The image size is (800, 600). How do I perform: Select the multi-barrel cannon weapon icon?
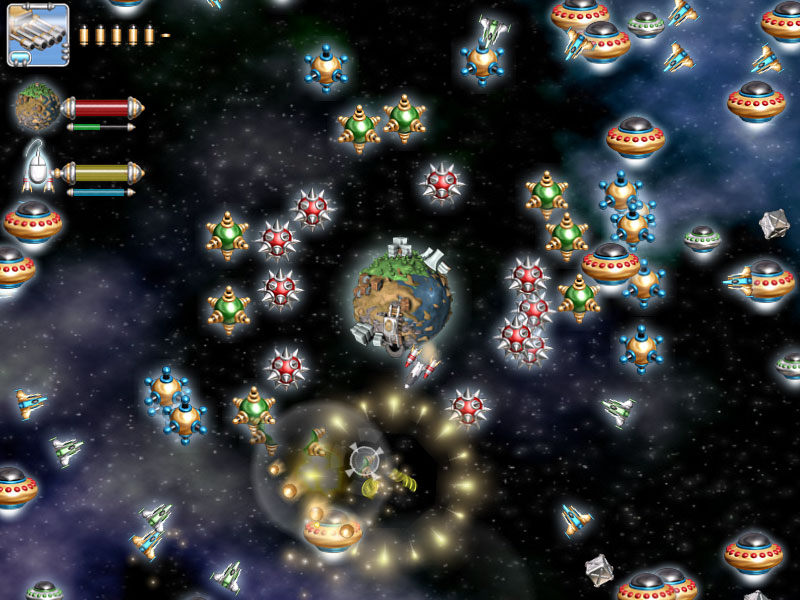click(x=38, y=35)
